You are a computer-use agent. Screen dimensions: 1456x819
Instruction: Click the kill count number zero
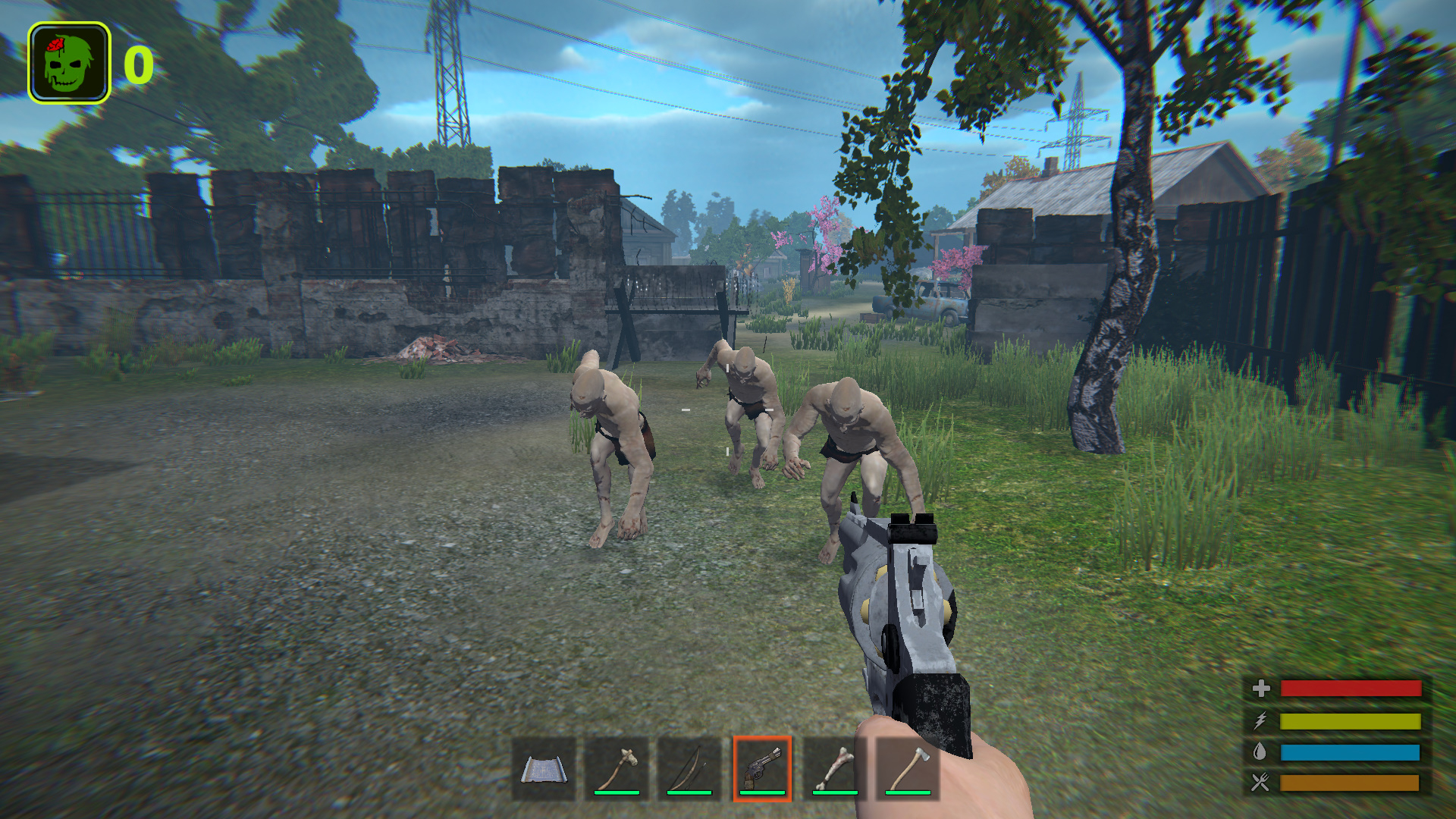click(x=137, y=64)
